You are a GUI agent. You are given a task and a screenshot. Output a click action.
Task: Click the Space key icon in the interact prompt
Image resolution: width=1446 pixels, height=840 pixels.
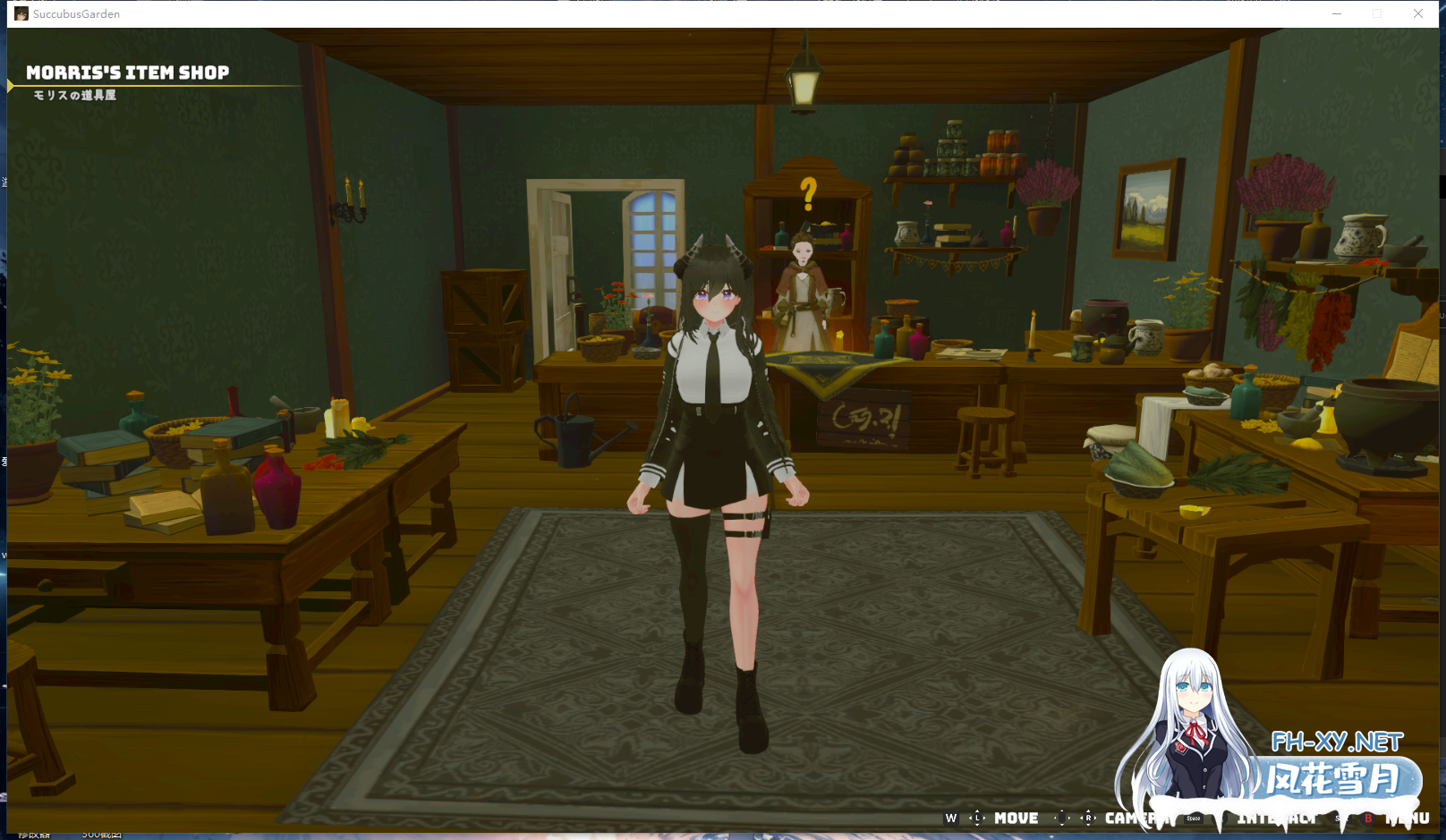click(1193, 818)
